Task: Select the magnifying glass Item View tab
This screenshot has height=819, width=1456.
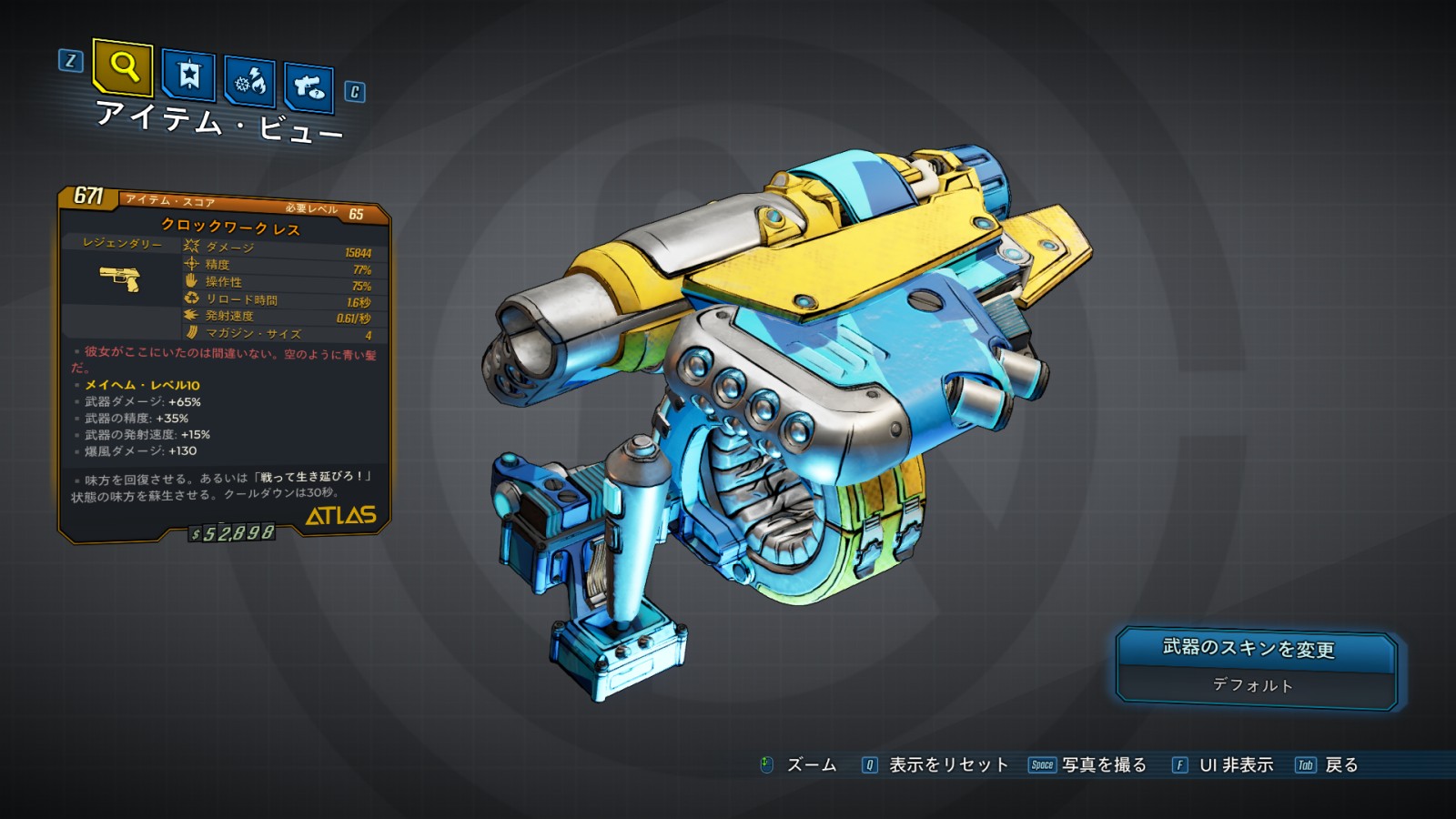Action: coord(123,67)
